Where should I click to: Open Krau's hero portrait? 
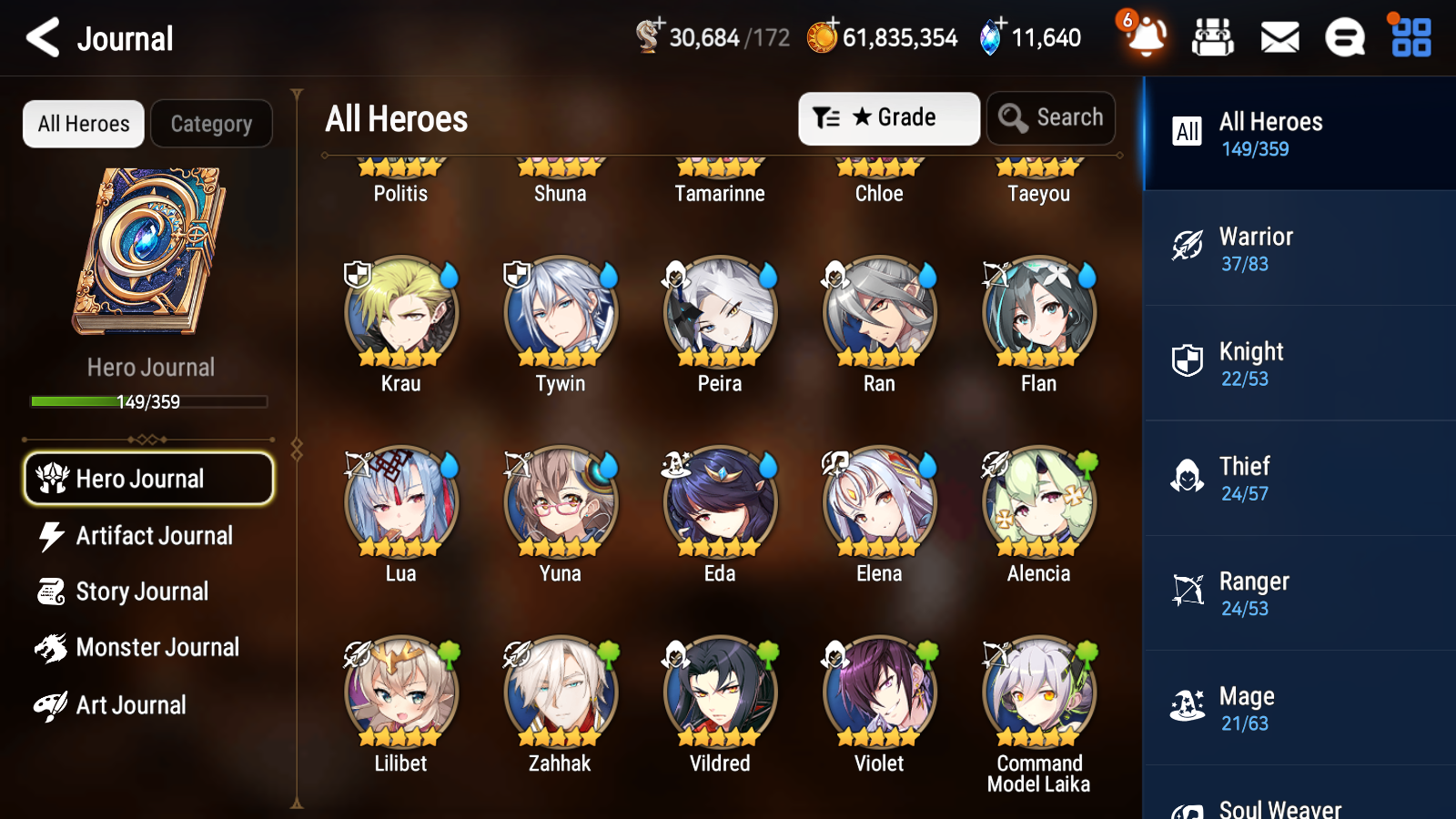pyautogui.click(x=400, y=312)
